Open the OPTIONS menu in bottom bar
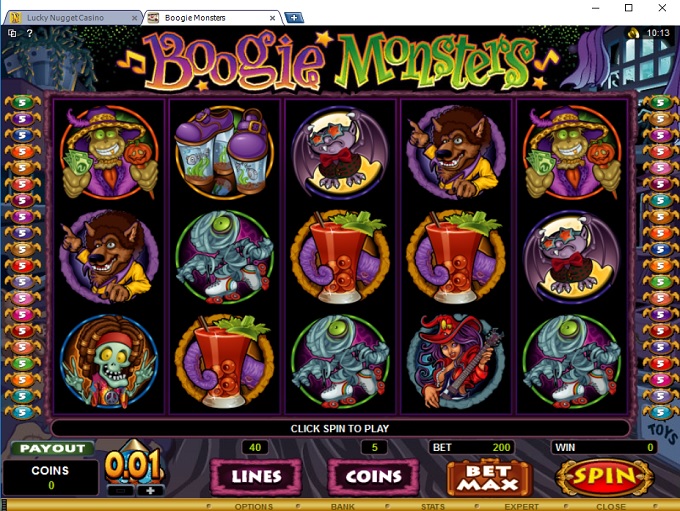Screen dimensions: 680x511 click(253, 506)
